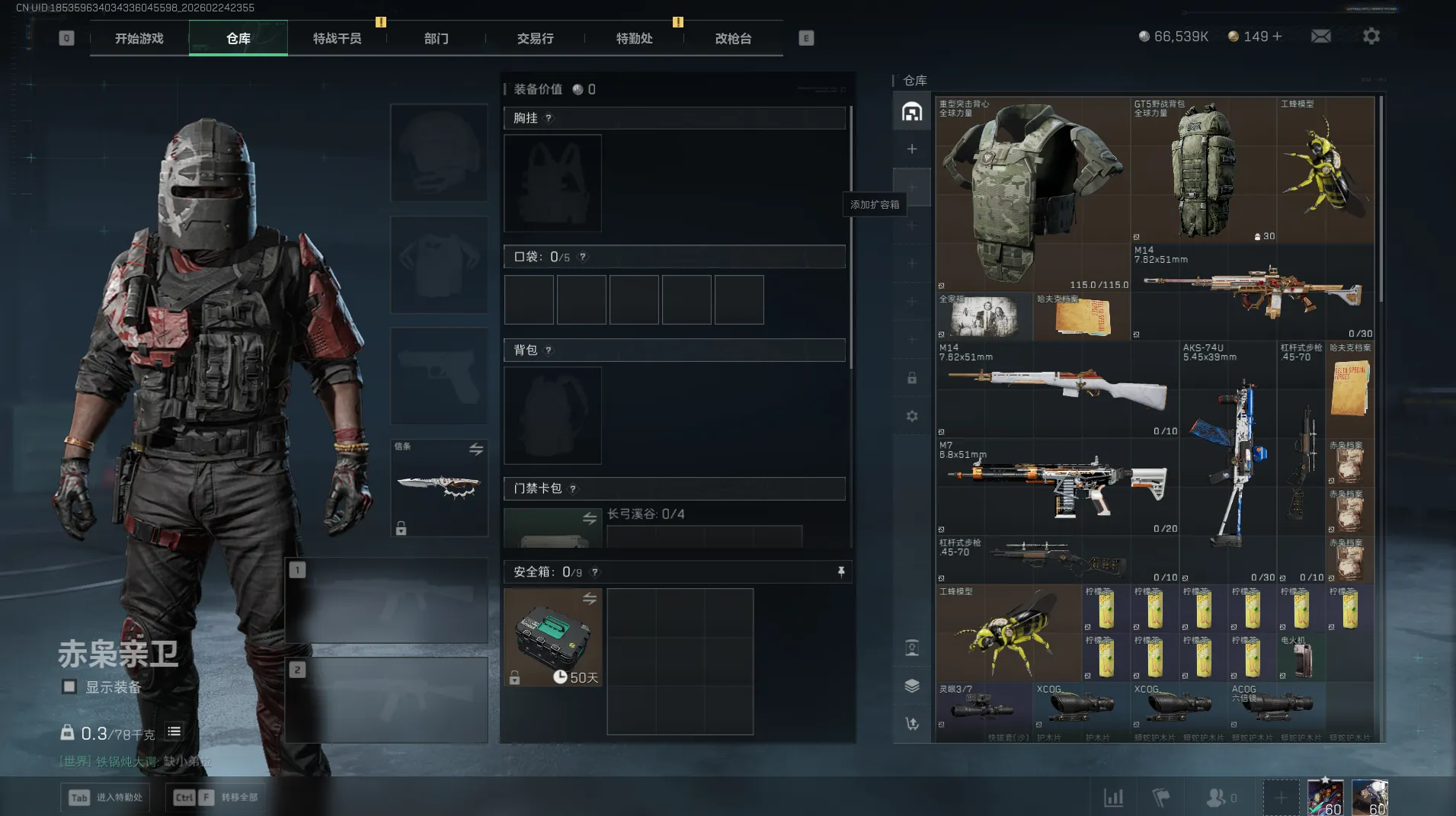The width and height of the screenshot is (1456, 816).
Task: Select the equipped knife slot
Action: point(440,488)
